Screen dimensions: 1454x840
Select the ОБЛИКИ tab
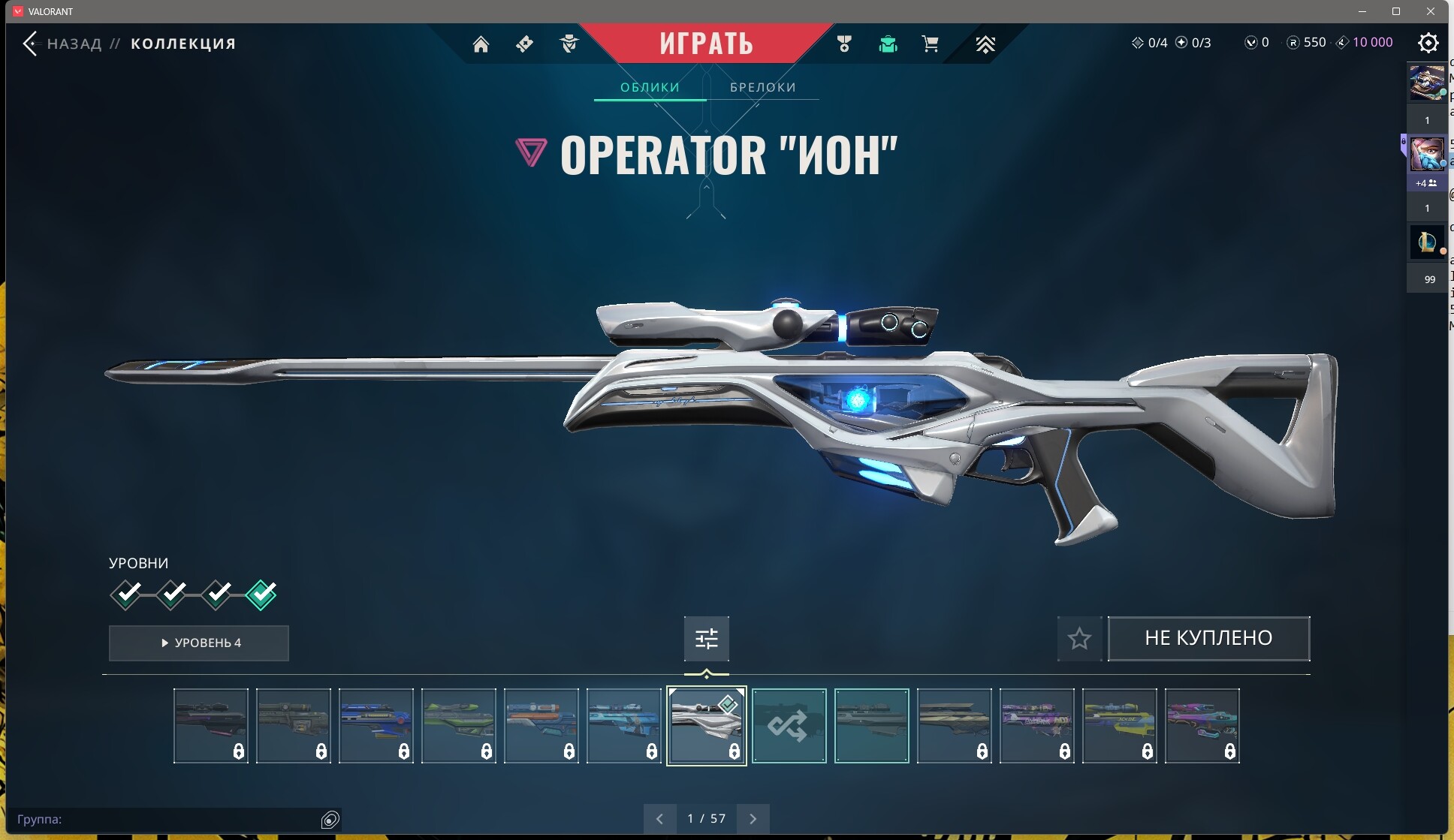point(650,87)
